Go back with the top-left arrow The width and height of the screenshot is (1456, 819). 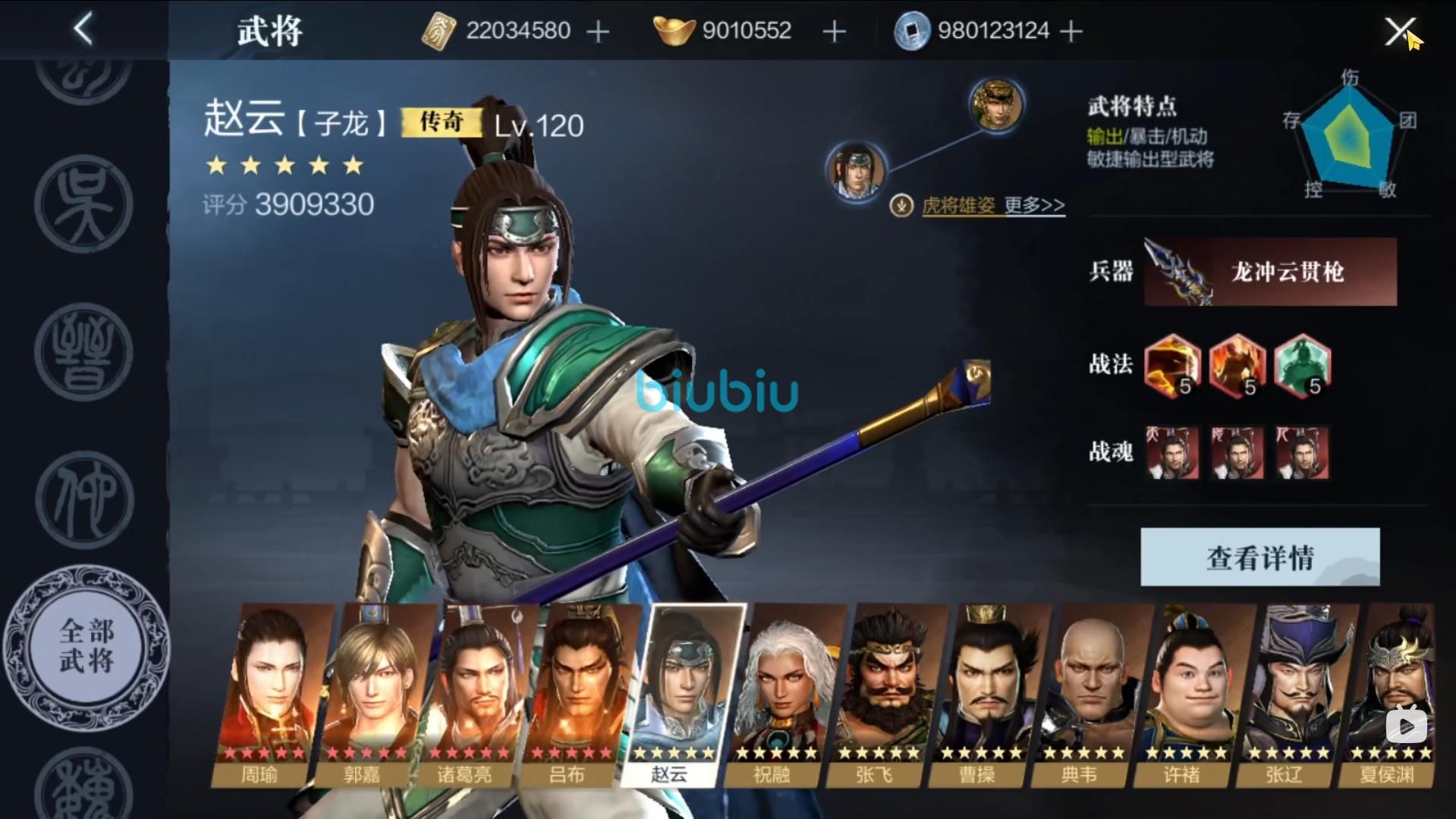[x=83, y=30]
